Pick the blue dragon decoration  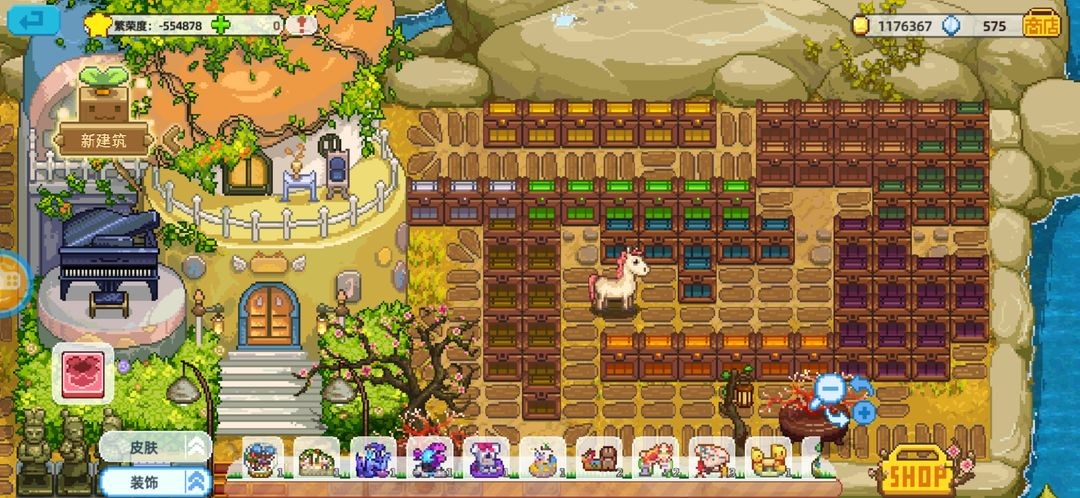pos(374,459)
